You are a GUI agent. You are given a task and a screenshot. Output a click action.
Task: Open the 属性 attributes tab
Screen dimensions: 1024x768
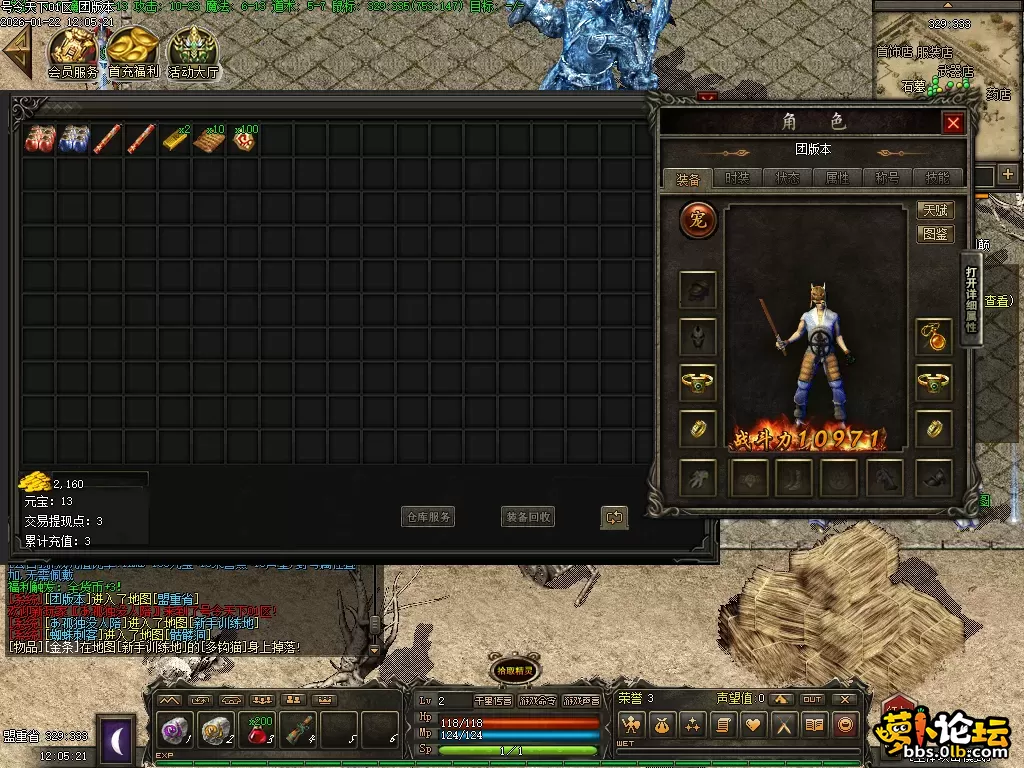tap(837, 178)
